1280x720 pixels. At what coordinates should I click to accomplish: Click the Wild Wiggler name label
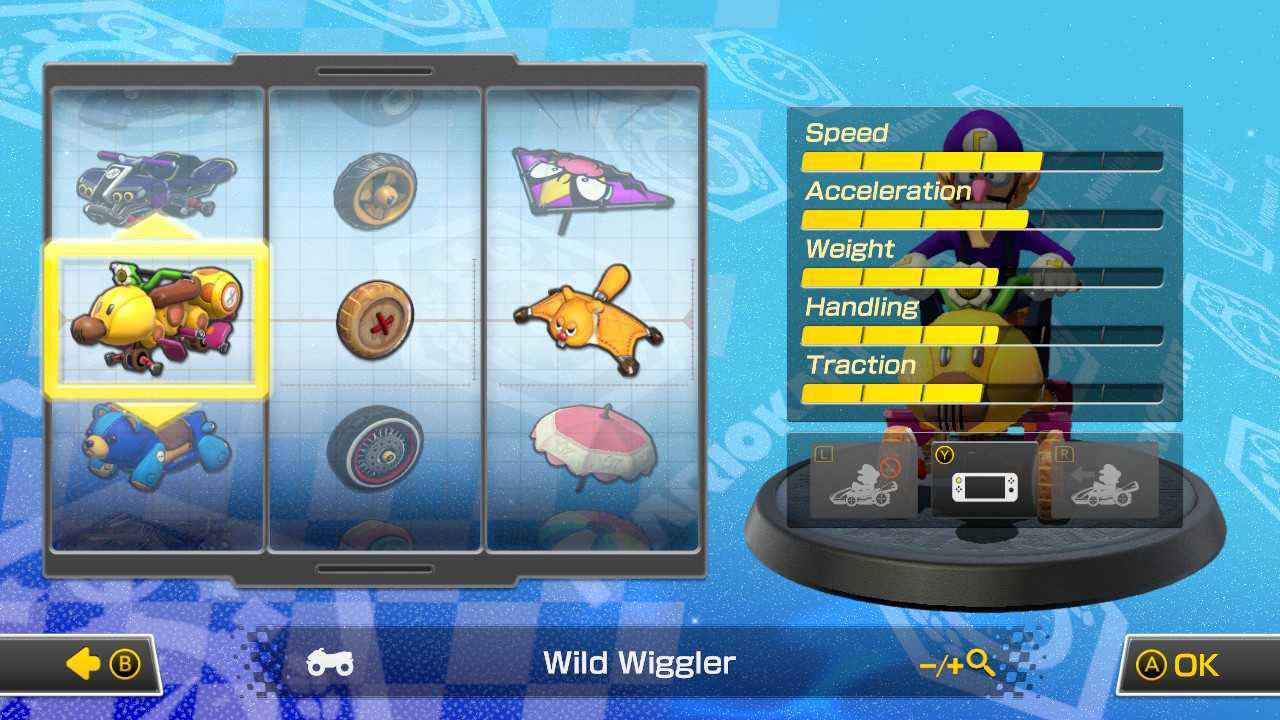pyautogui.click(x=638, y=662)
